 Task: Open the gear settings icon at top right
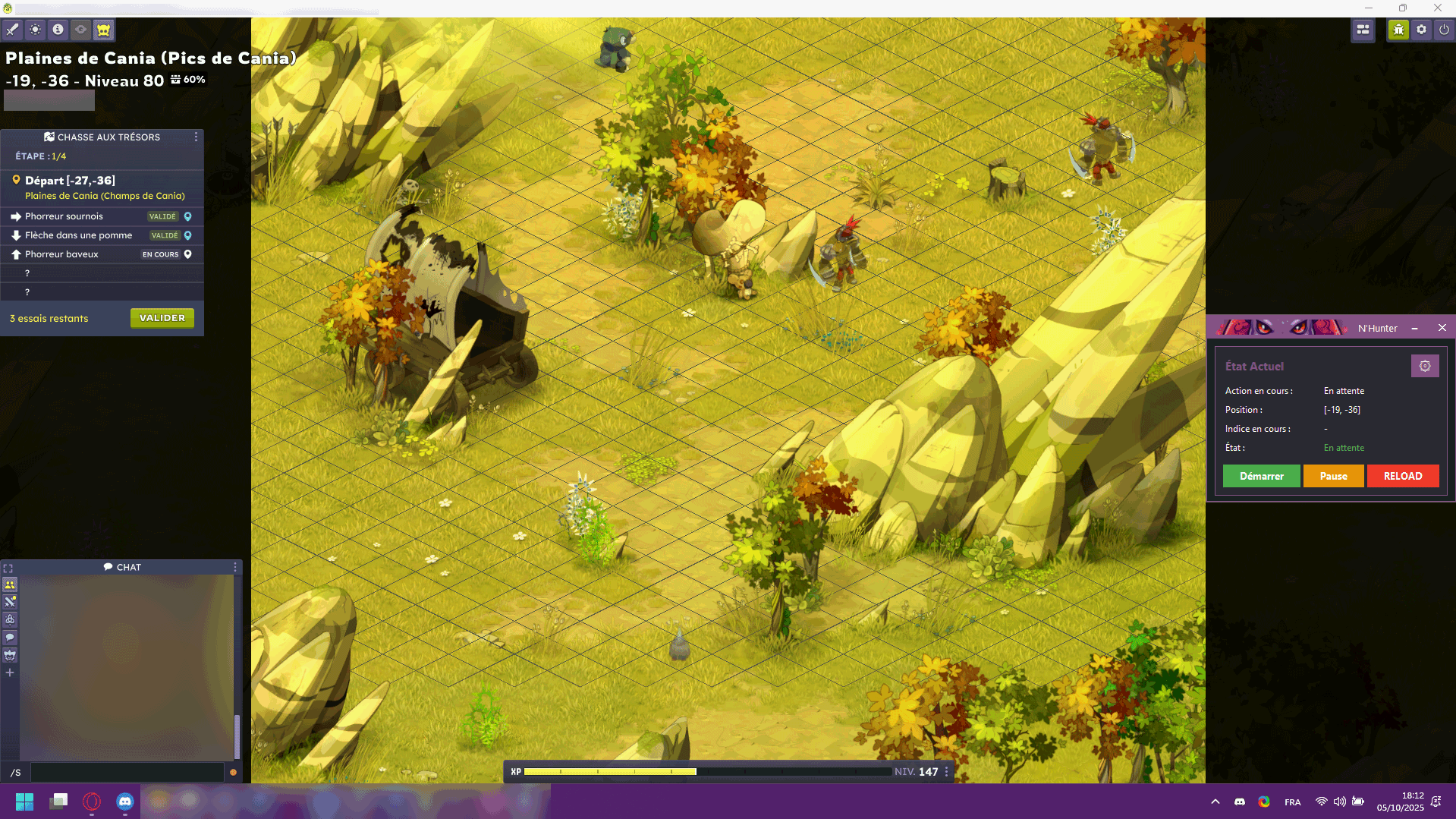coord(1421,30)
